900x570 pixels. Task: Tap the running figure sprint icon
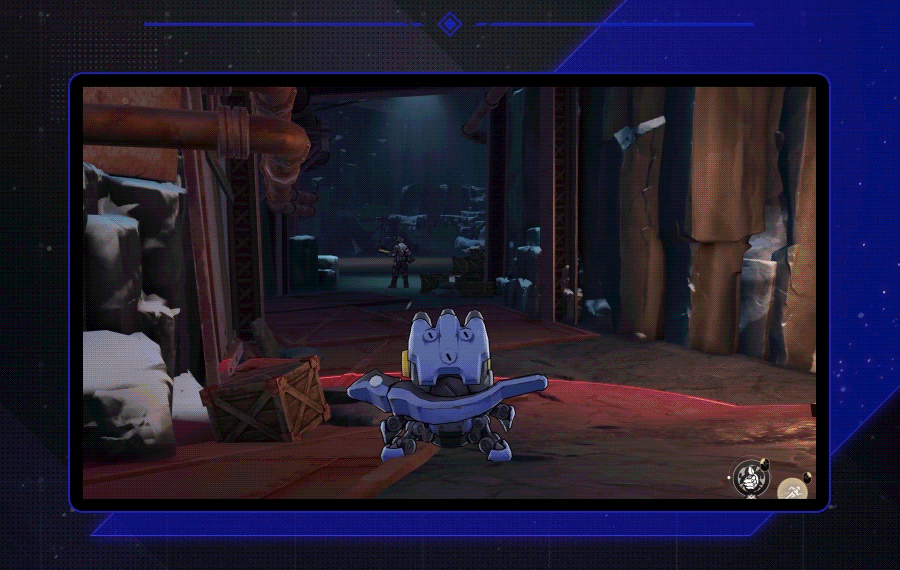point(793,490)
